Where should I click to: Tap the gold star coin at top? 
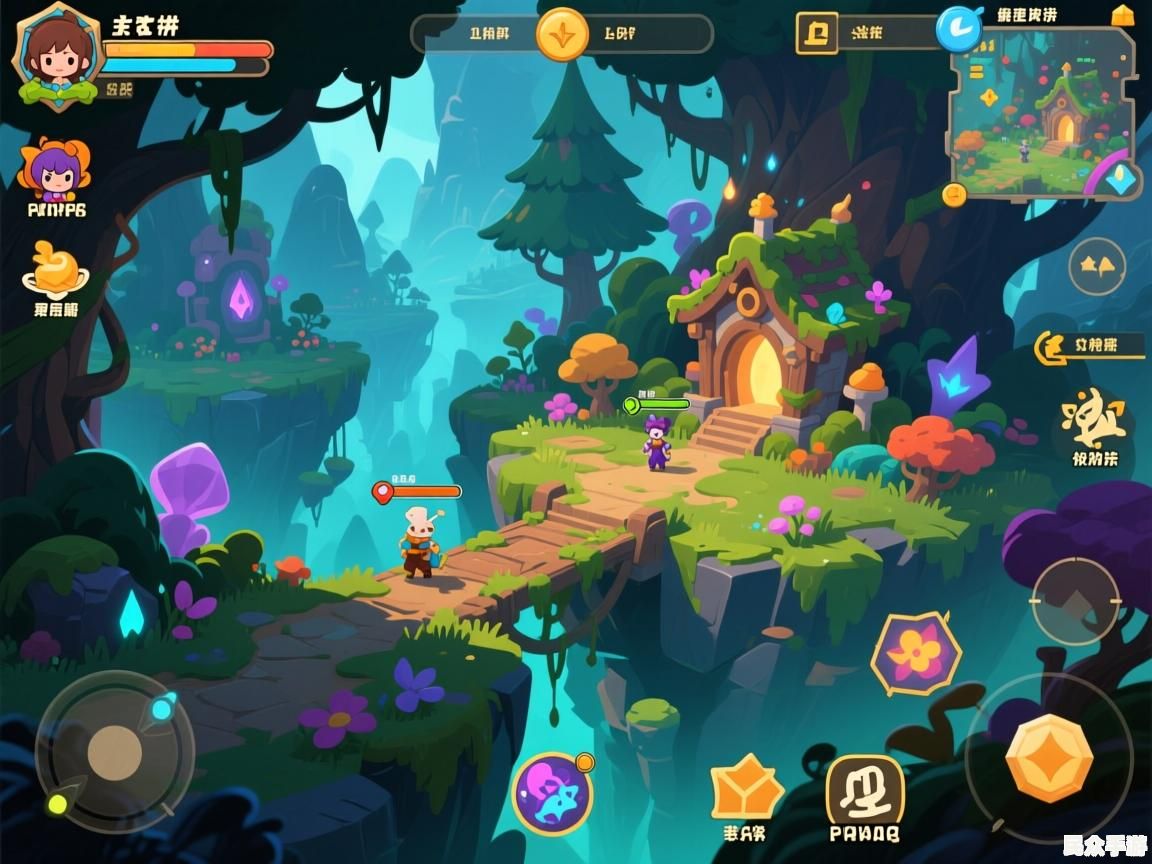pos(562,34)
